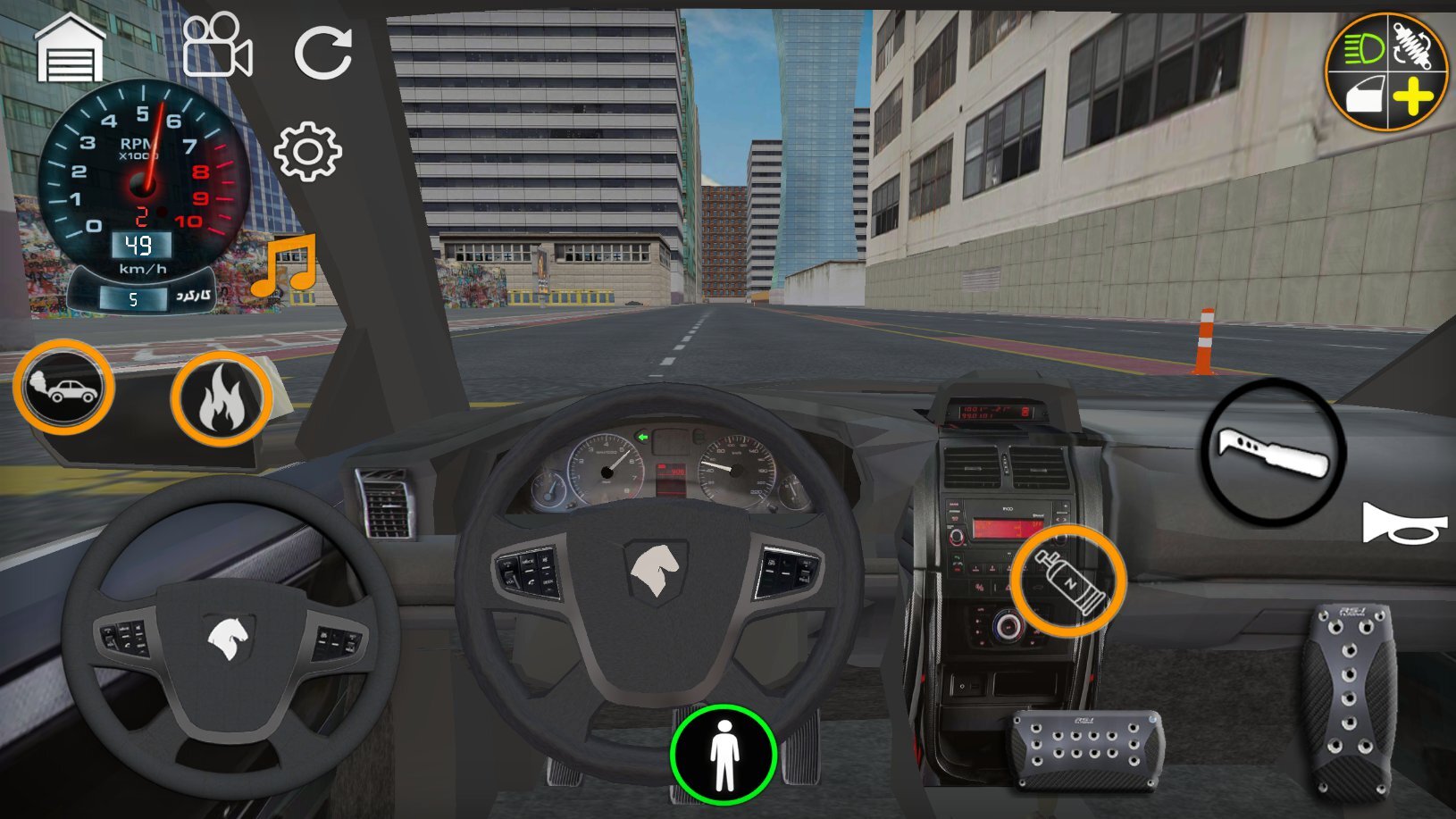The image size is (1456, 819).
Task: Honk the horn
Action: point(1402,524)
